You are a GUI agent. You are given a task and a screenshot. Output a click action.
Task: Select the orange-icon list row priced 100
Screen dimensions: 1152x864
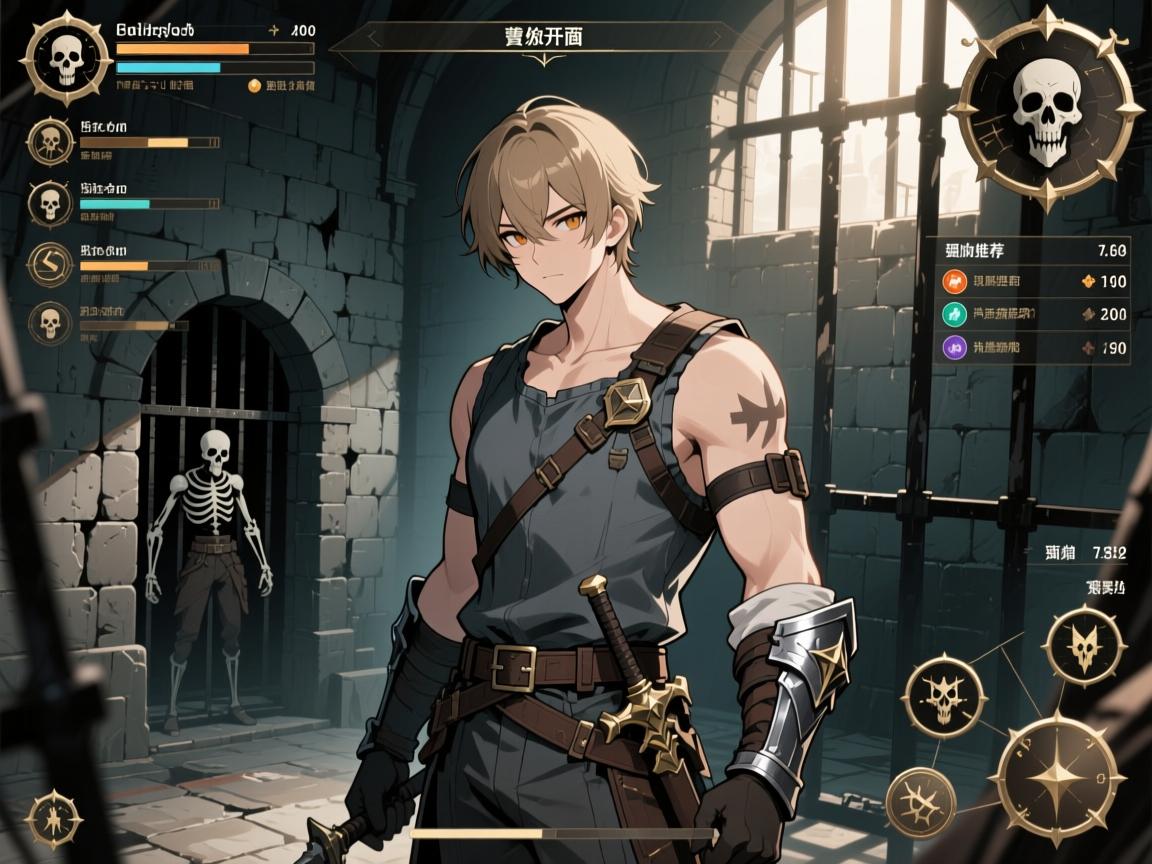(x=1033, y=282)
